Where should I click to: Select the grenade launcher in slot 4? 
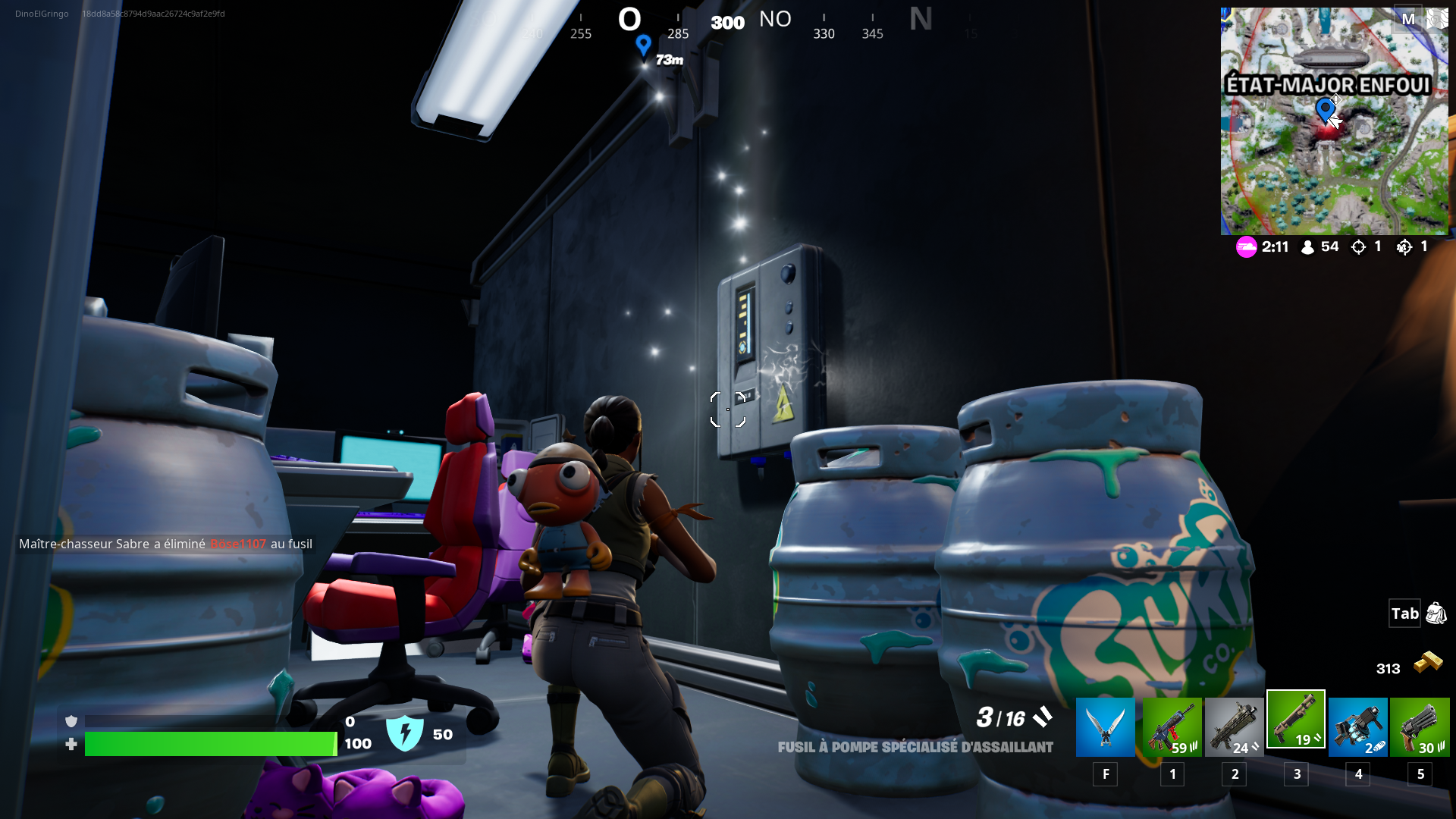coord(1357,726)
